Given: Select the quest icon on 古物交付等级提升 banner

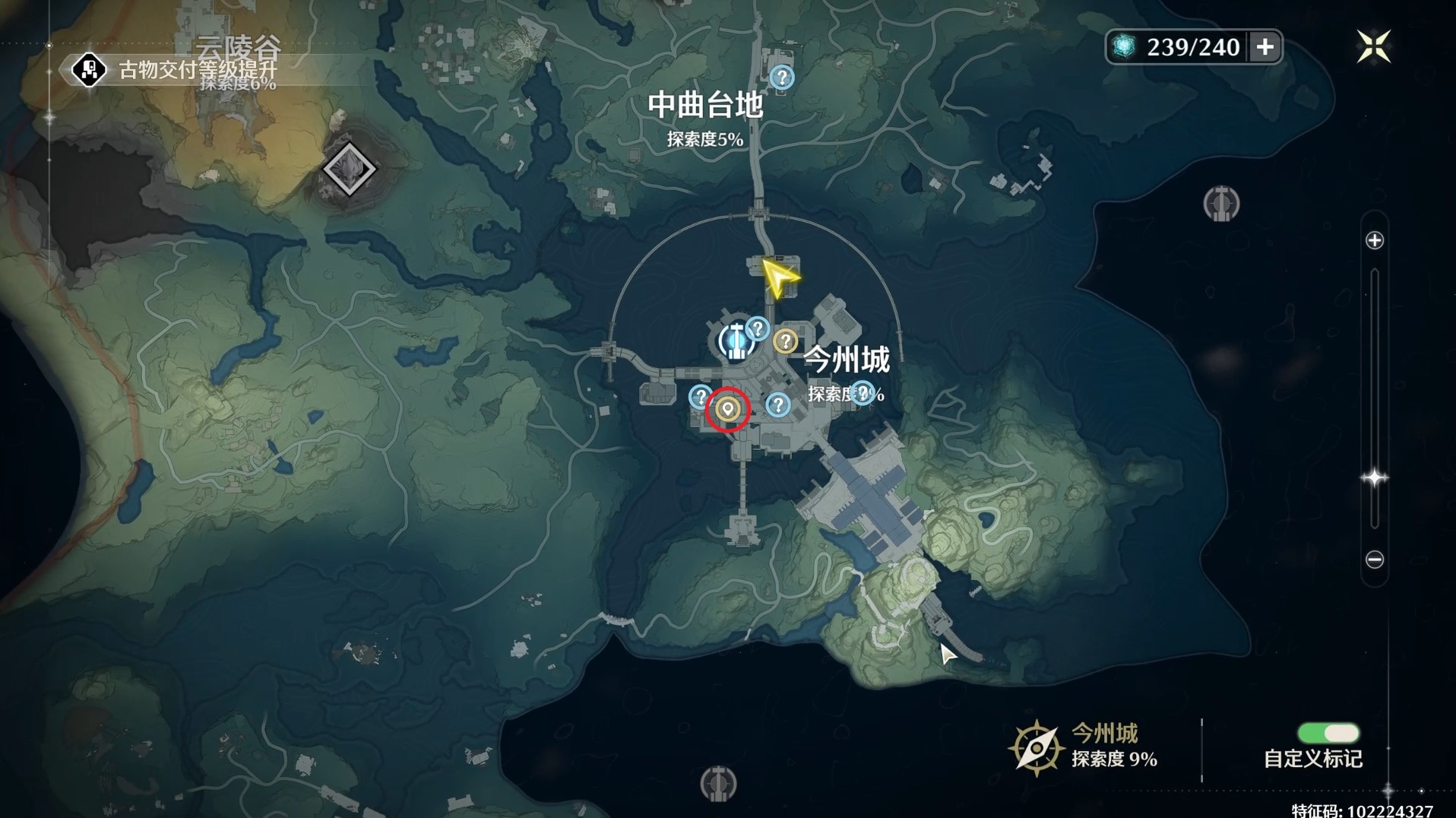Looking at the screenshot, I should (90, 70).
